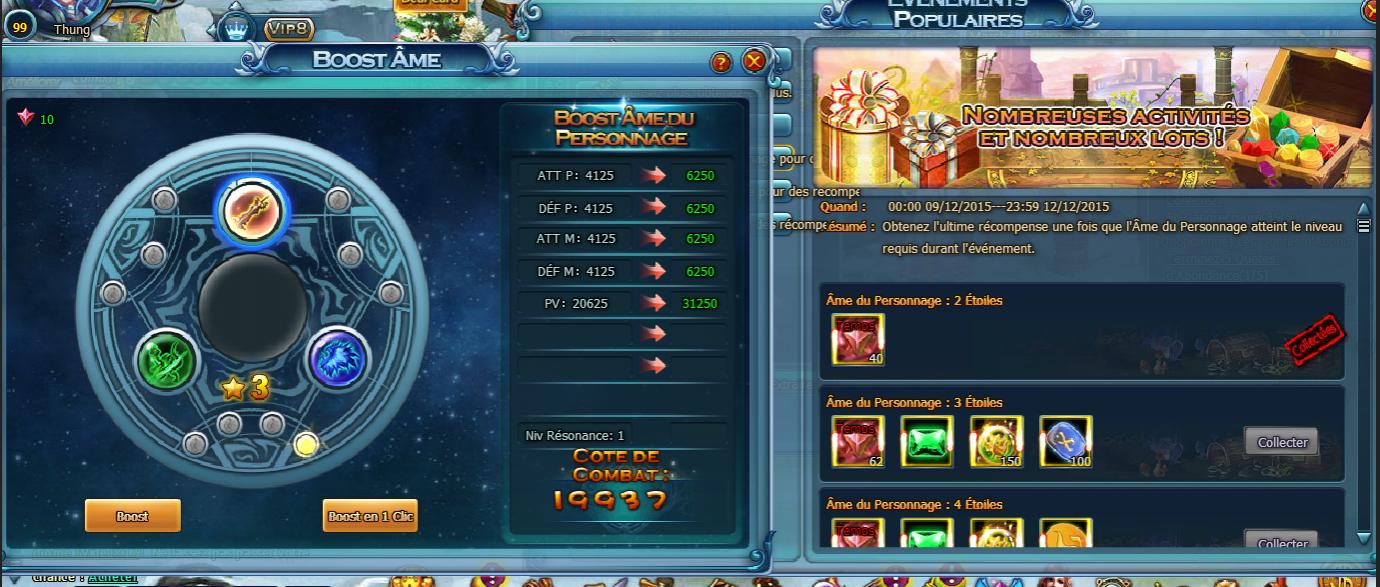The width and height of the screenshot is (1380, 587).
Task: Click the Acheter link
Action: (x=112, y=577)
